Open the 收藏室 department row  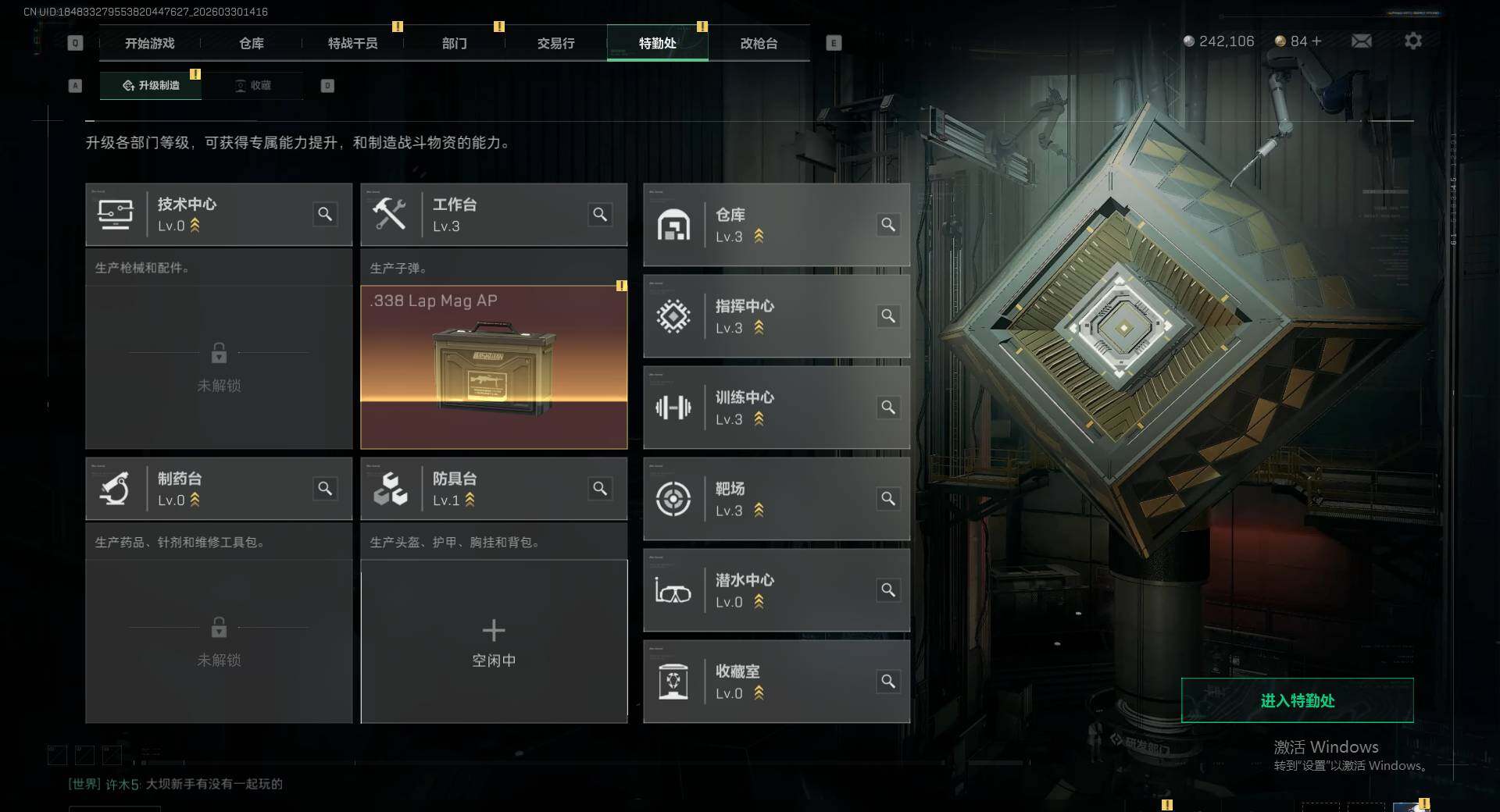[x=776, y=682]
